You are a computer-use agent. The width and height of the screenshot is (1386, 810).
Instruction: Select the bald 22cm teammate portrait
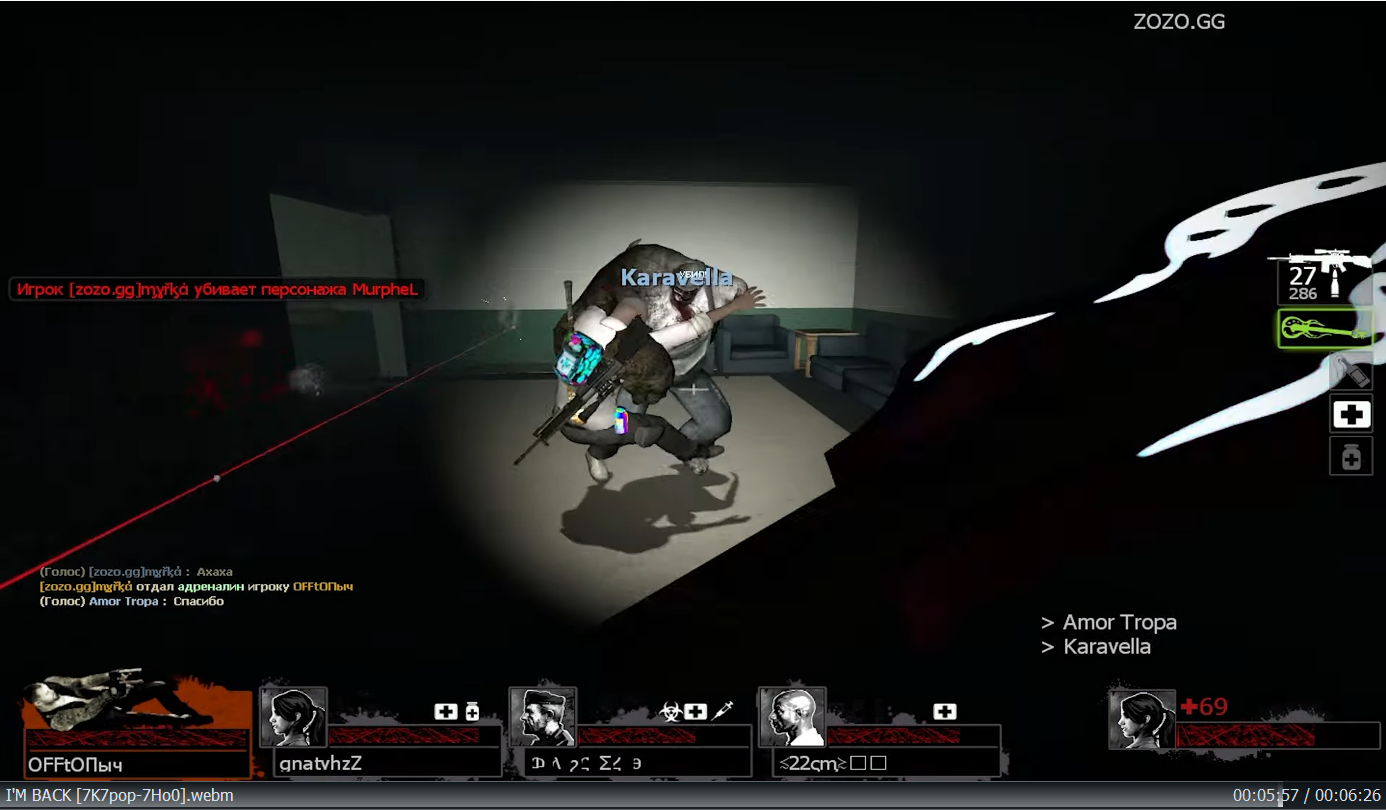point(792,717)
